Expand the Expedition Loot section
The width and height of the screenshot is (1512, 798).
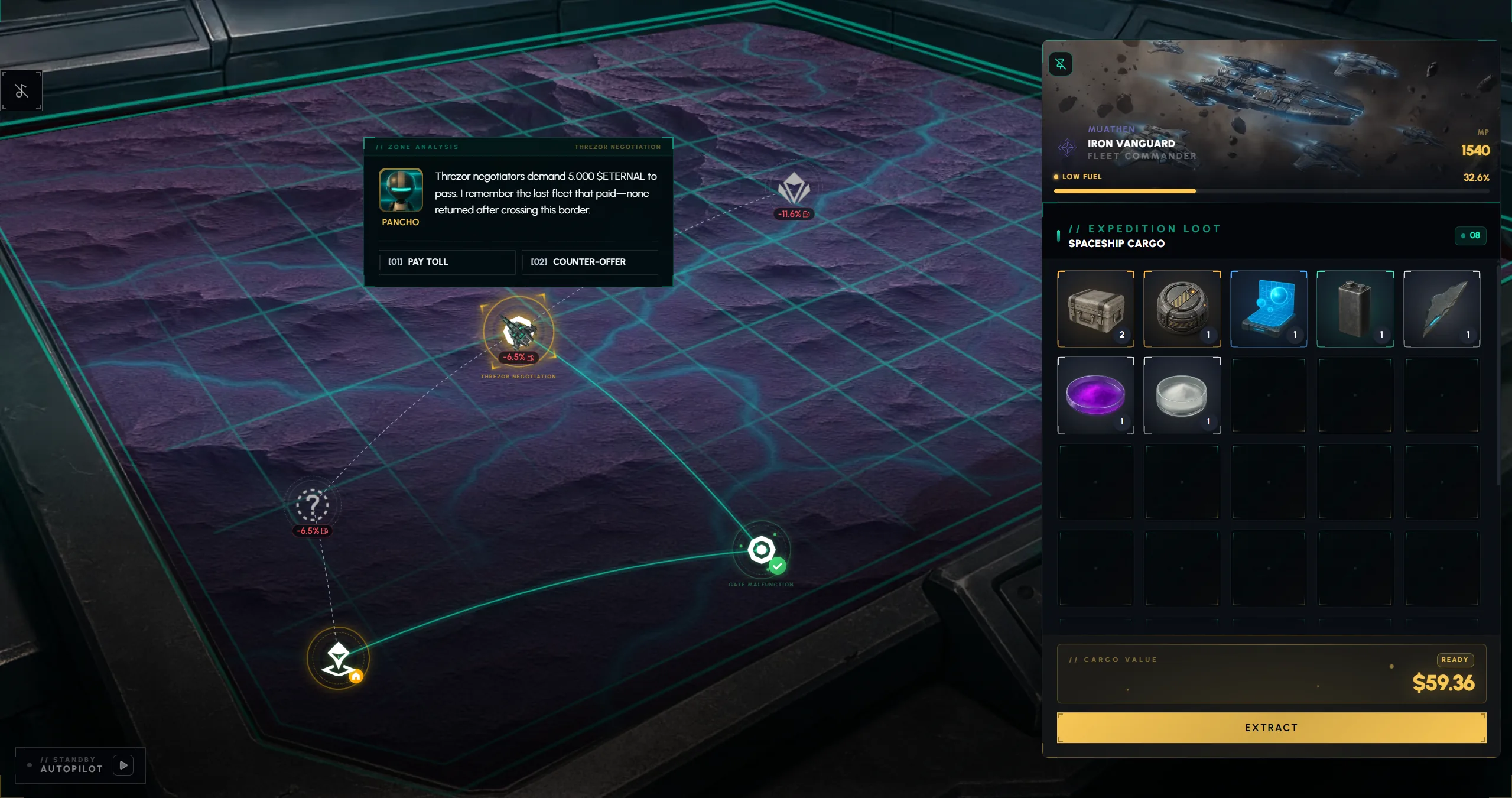1153,228
